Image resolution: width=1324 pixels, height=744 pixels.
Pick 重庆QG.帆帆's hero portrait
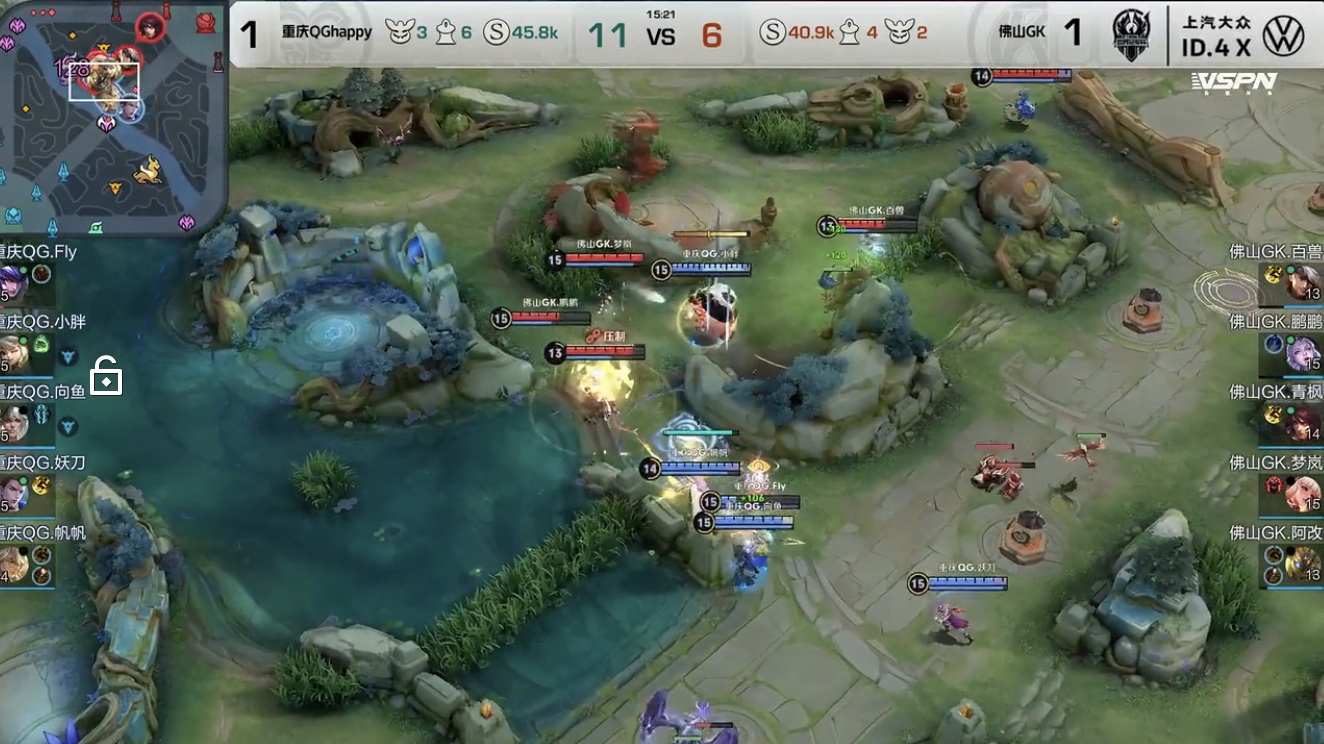click(x=12, y=564)
